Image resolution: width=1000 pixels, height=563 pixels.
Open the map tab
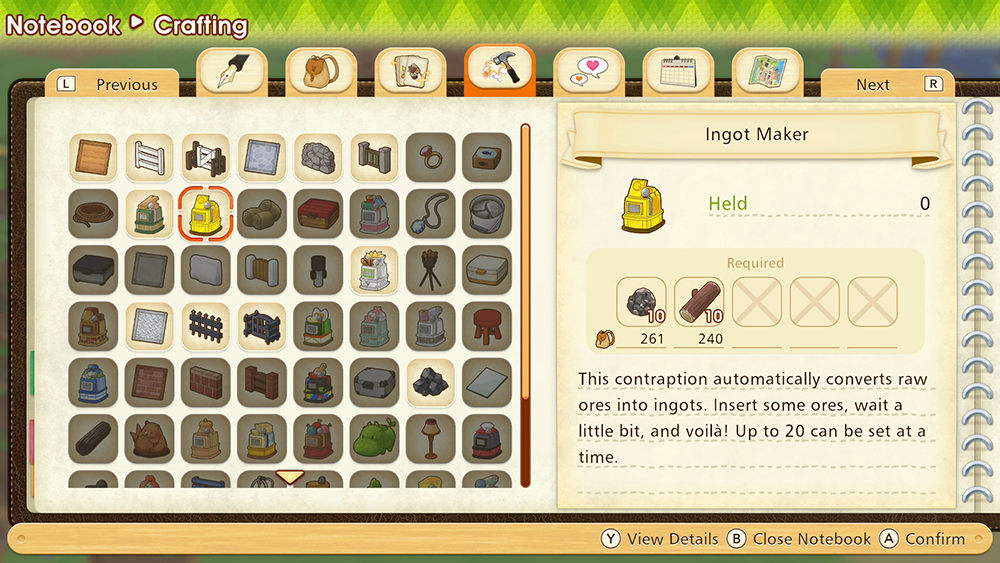tap(767, 72)
